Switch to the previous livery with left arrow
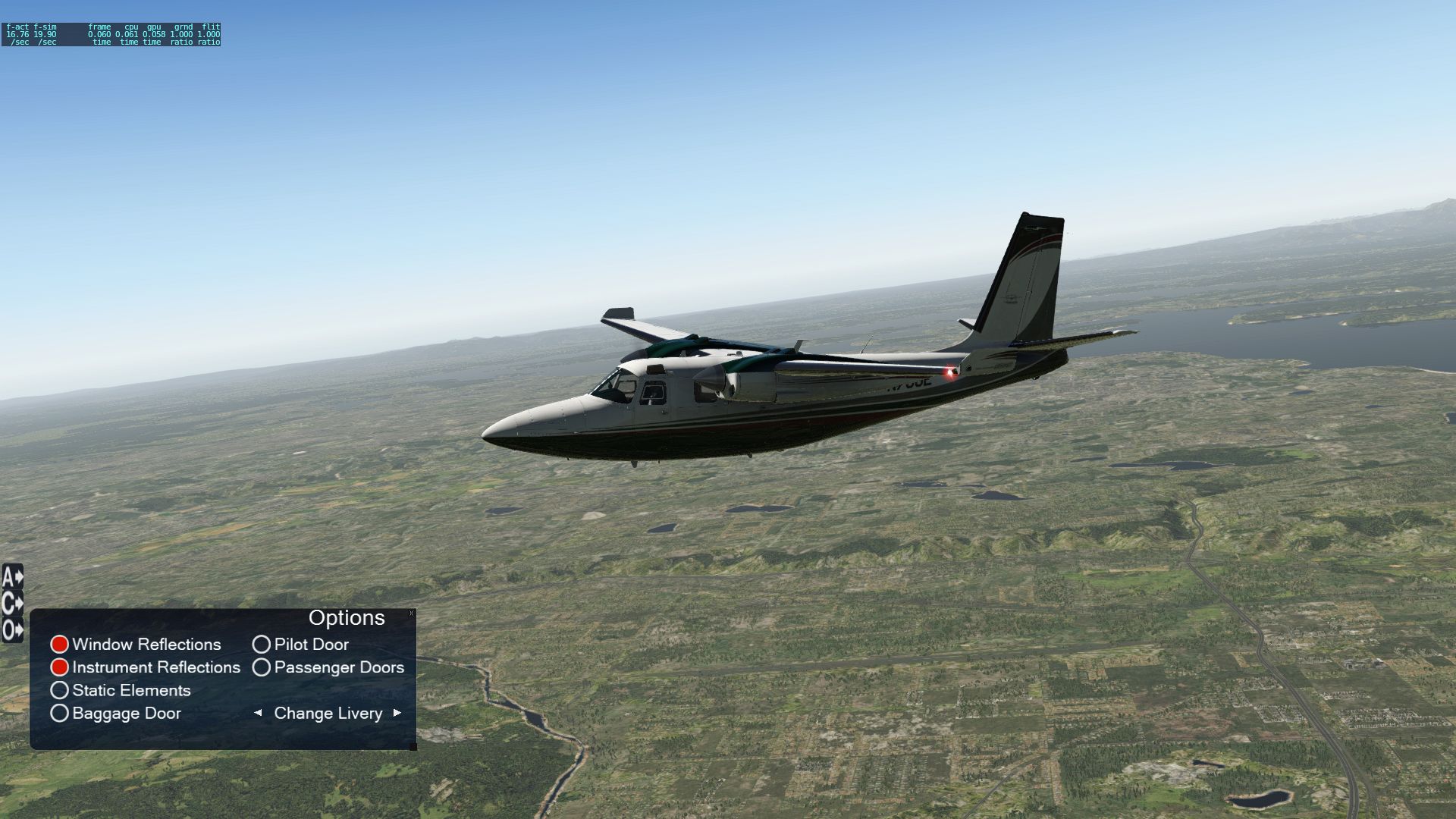Image resolution: width=1456 pixels, height=819 pixels. [x=258, y=713]
